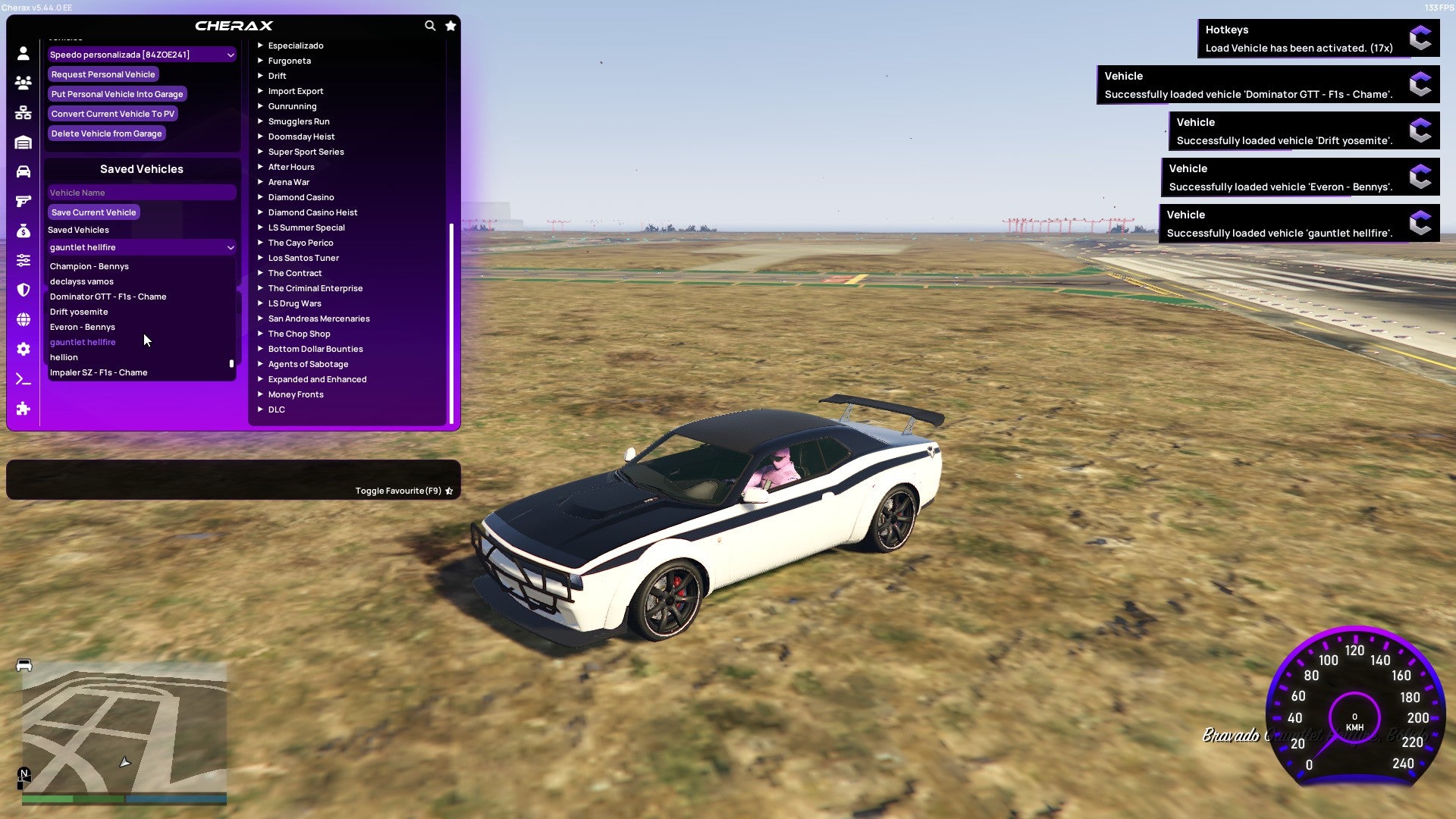The width and height of the screenshot is (1456, 819).
Task: Open the Protections shield icon
Action: tap(23, 290)
